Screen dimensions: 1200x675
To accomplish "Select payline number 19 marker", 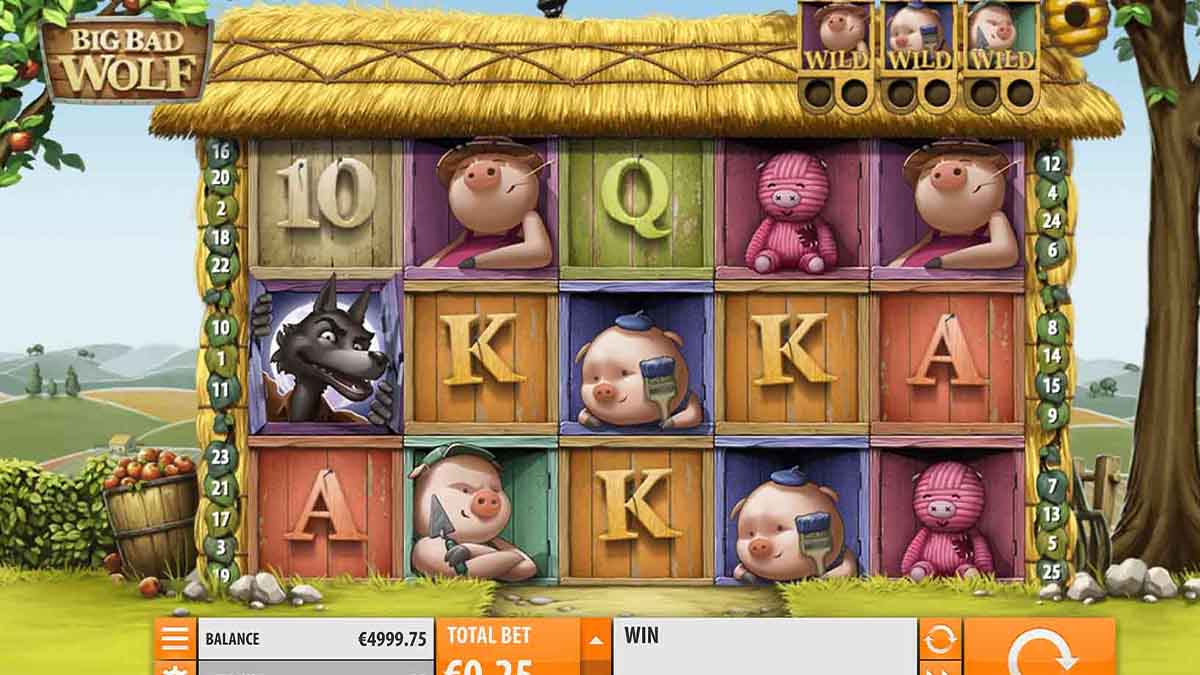I will coord(221,574).
